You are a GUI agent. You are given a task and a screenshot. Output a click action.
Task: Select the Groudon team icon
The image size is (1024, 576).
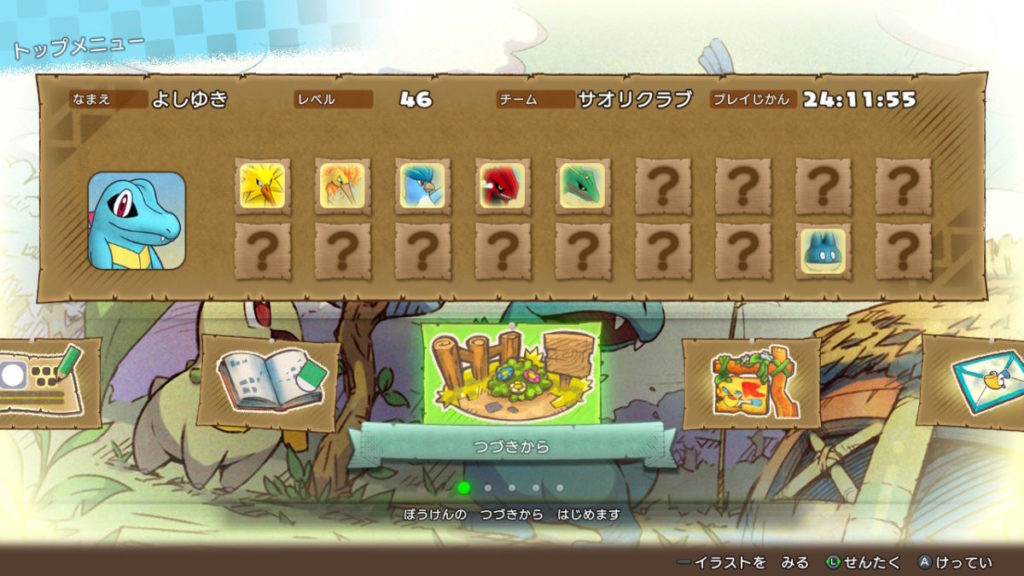[x=503, y=185]
